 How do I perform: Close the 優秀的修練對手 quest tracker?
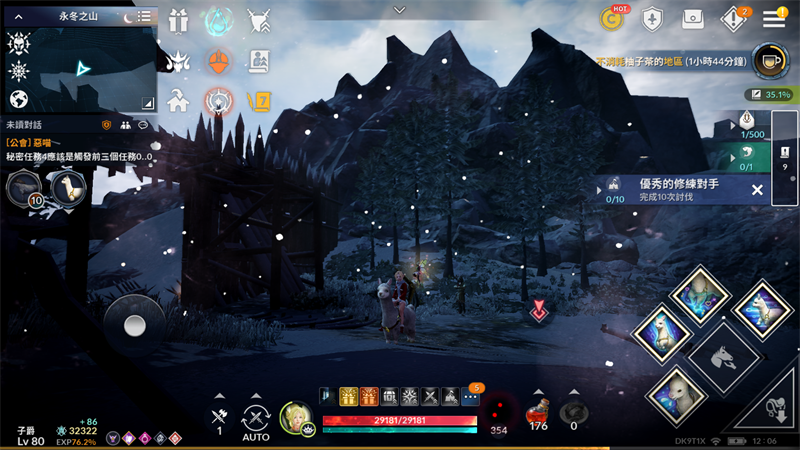pyautogui.click(x=757, y=190)
